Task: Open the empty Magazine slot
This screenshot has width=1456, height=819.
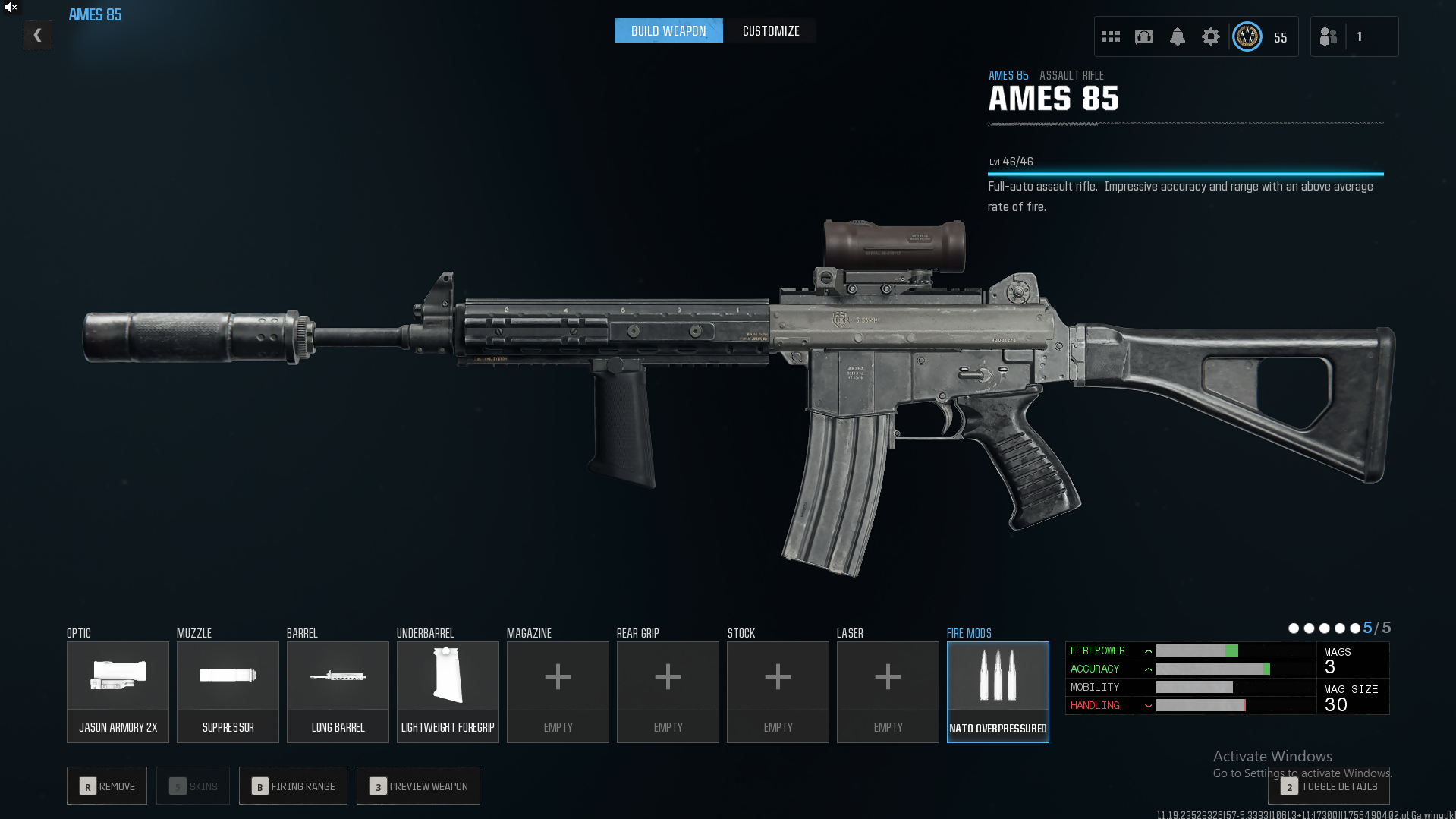Action: 558,691
